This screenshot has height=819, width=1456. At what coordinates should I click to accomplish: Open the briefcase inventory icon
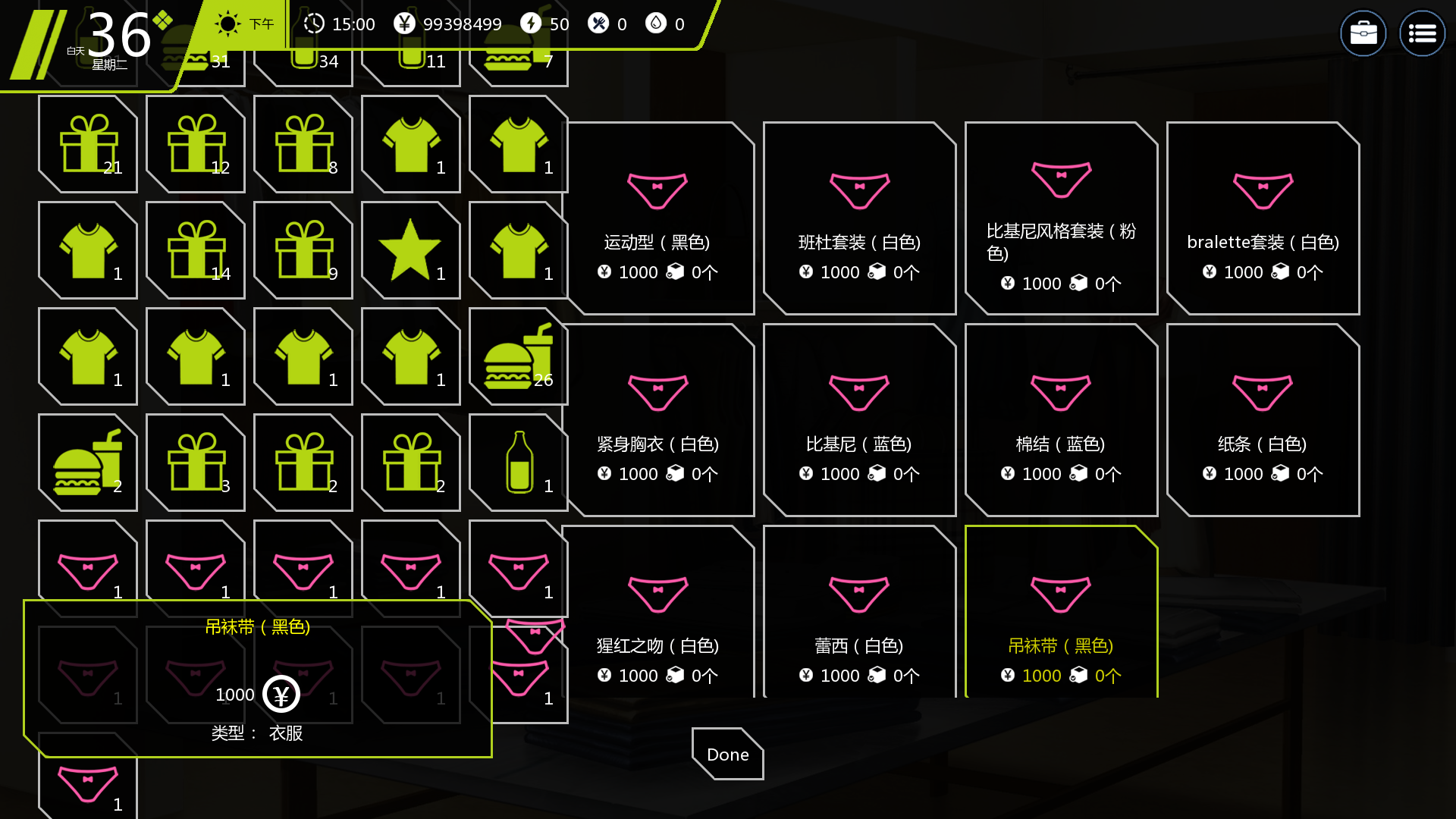(x=1363, y=33)
